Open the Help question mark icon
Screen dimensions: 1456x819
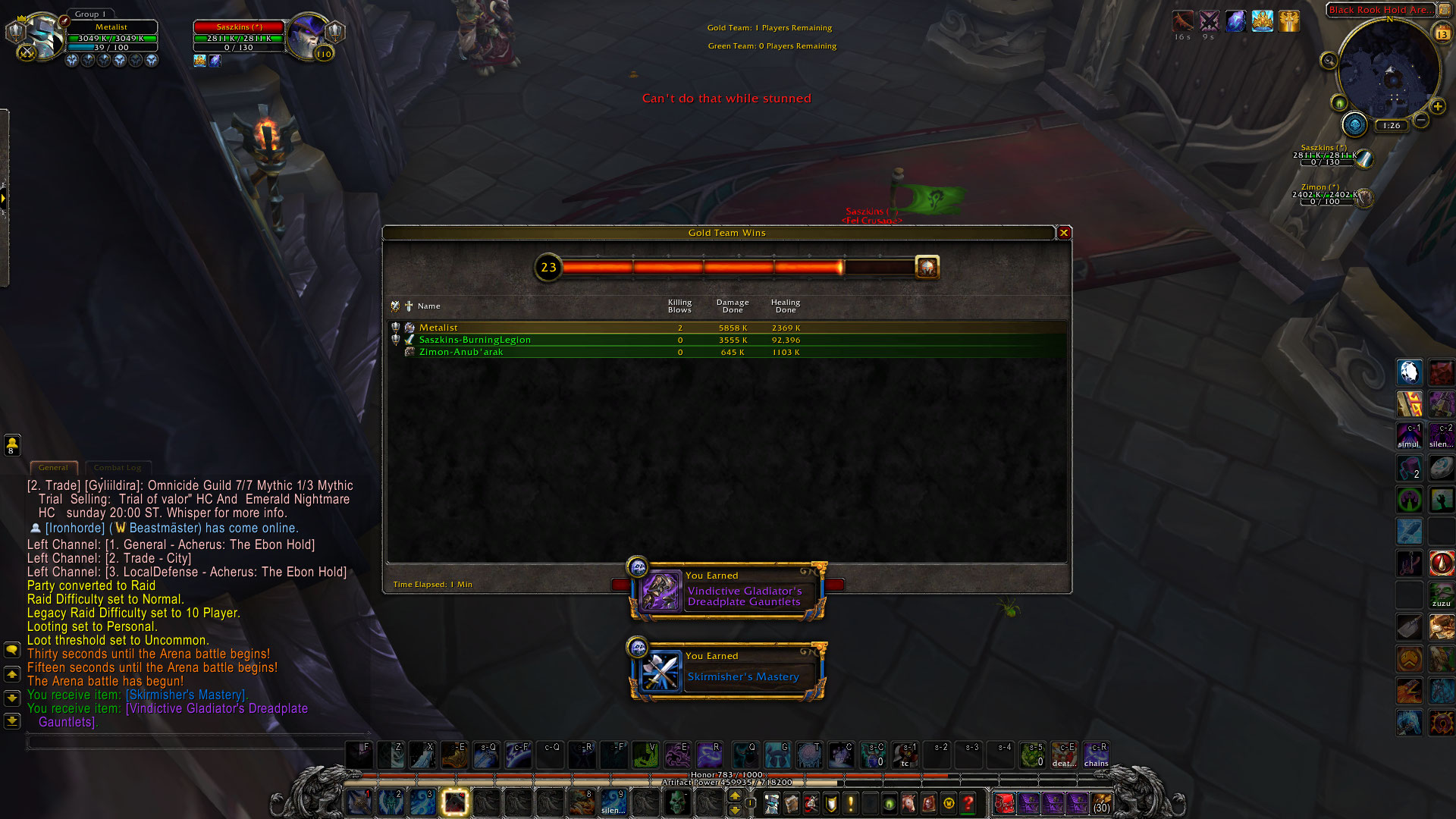click(x=968, y=803)
